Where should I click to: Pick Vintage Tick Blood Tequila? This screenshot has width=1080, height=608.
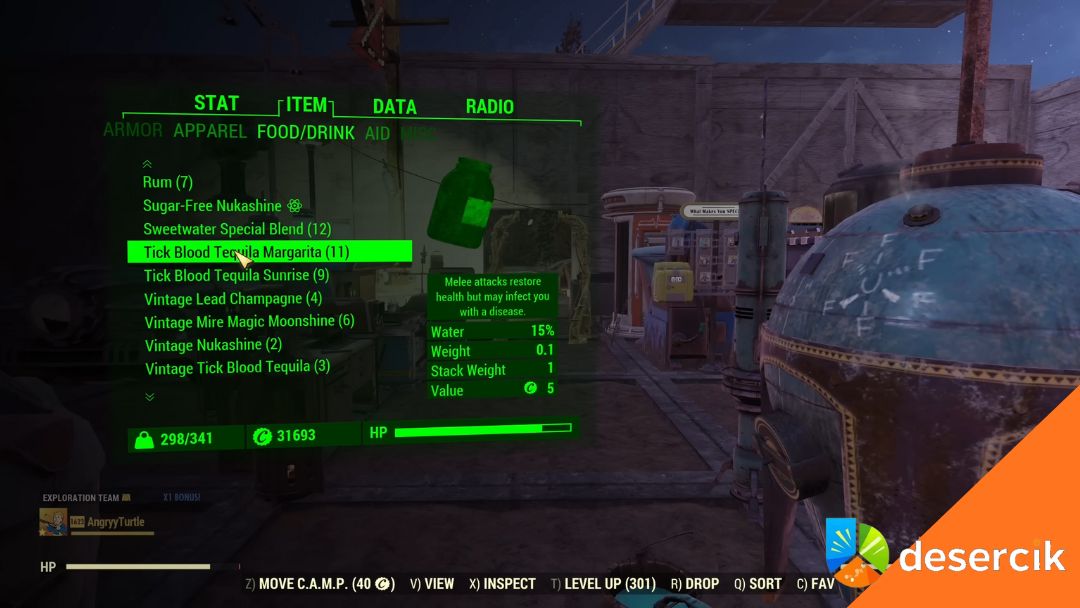(x=237, y=367)
